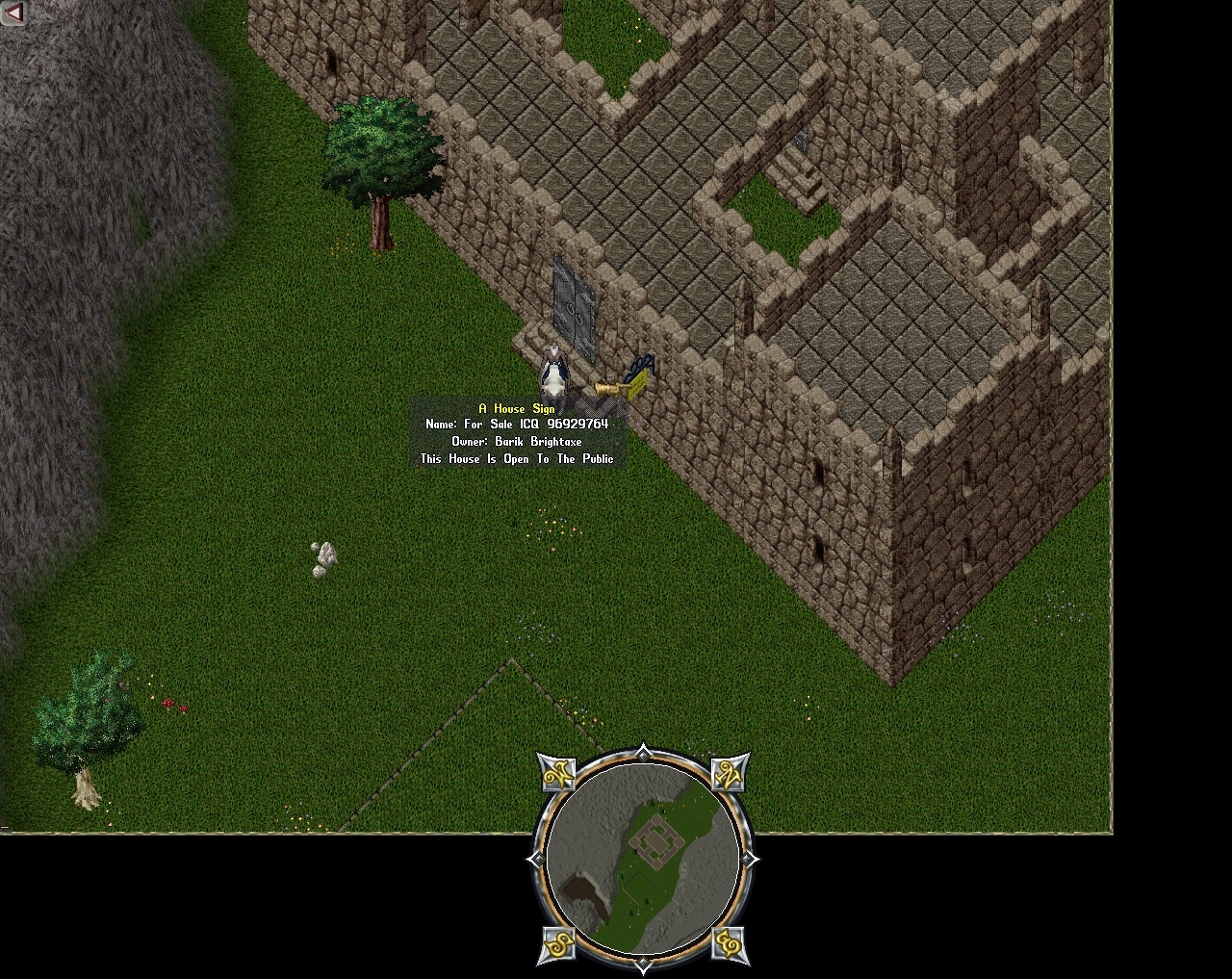Image resolution: width=1232 pixels, height=979 pixels.
Task: Click 'This House Is Open To The Public' text
Action: tap(516, 459)
